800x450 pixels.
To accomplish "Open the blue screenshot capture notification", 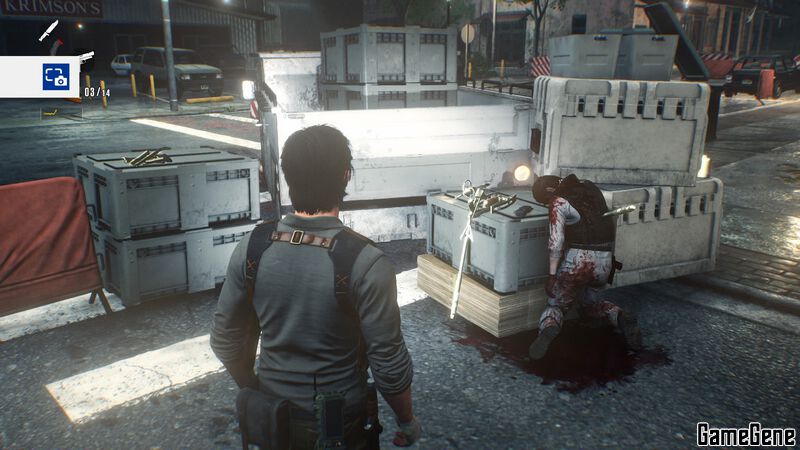I will (55, 77).
